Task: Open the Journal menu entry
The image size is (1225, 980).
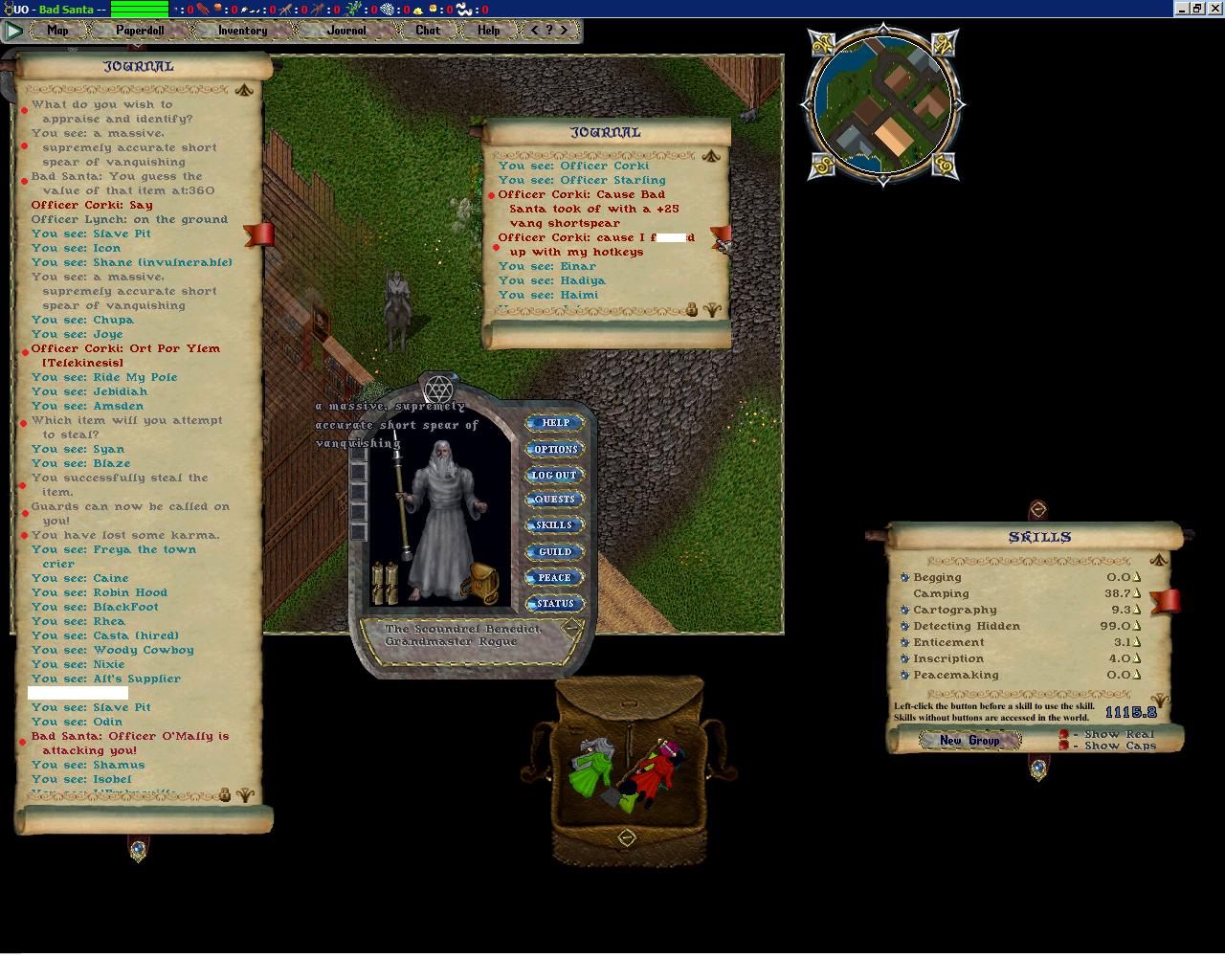Action: (345, 31)
